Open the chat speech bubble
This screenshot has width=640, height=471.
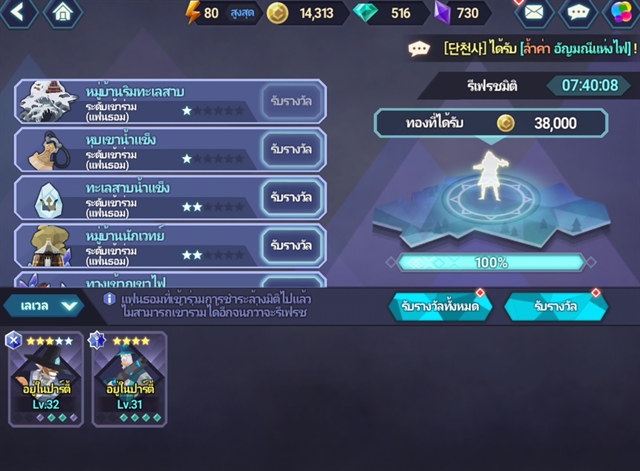point(578,13)
